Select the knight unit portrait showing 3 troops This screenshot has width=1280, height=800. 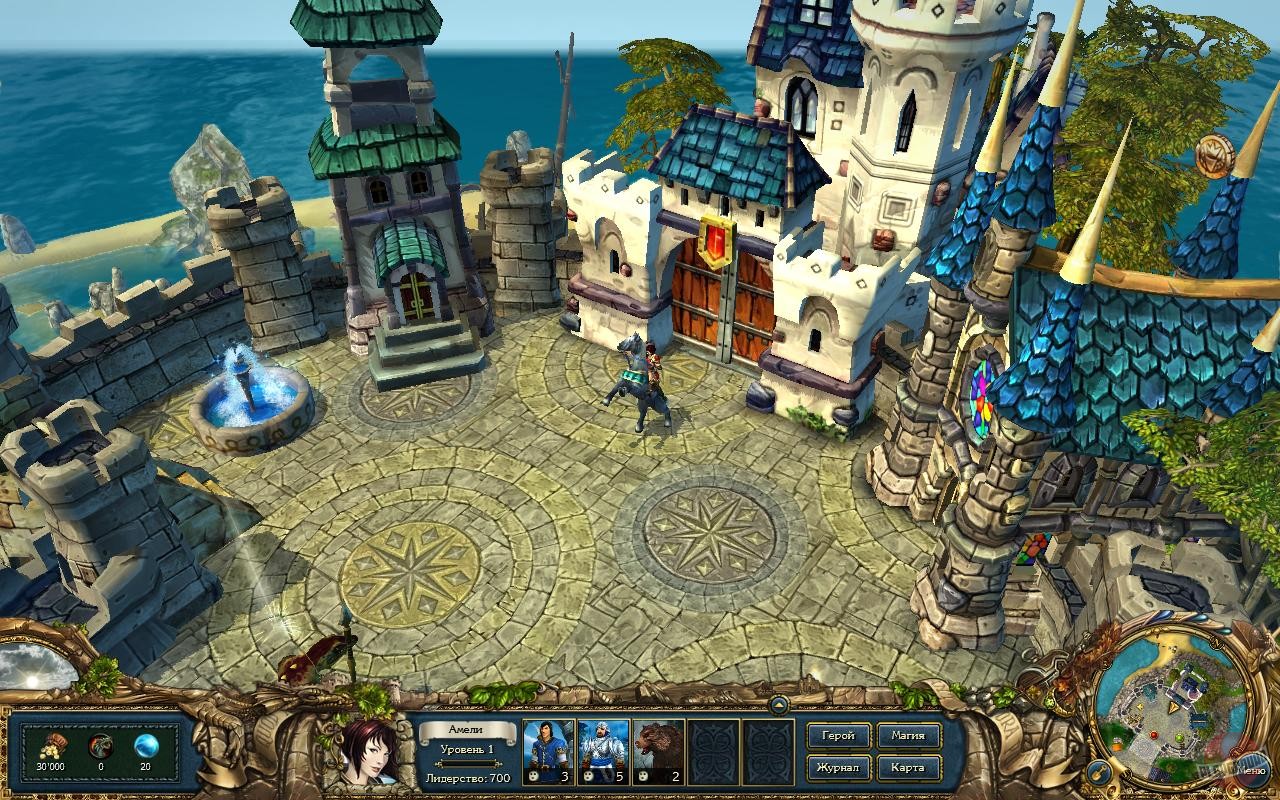click(549, 752)
